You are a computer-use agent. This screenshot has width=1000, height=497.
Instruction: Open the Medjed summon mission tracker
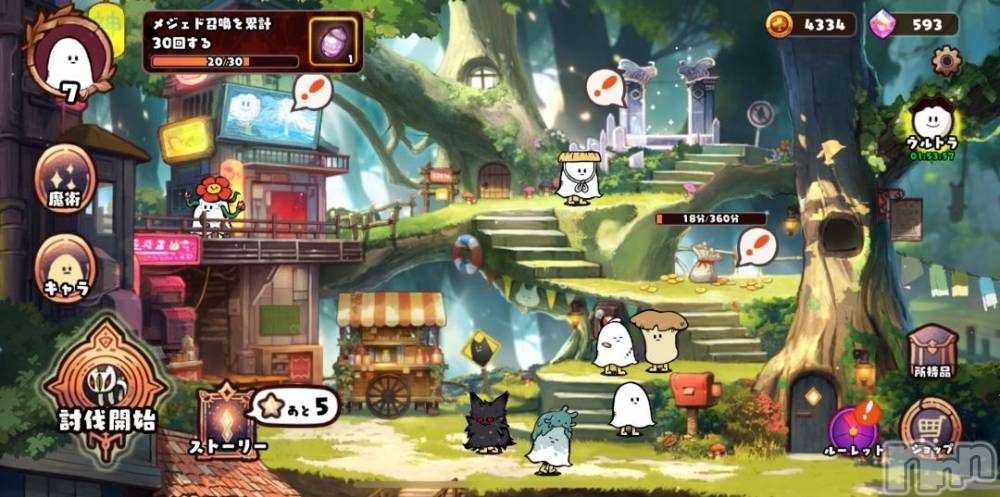click(x=224, y=40)
